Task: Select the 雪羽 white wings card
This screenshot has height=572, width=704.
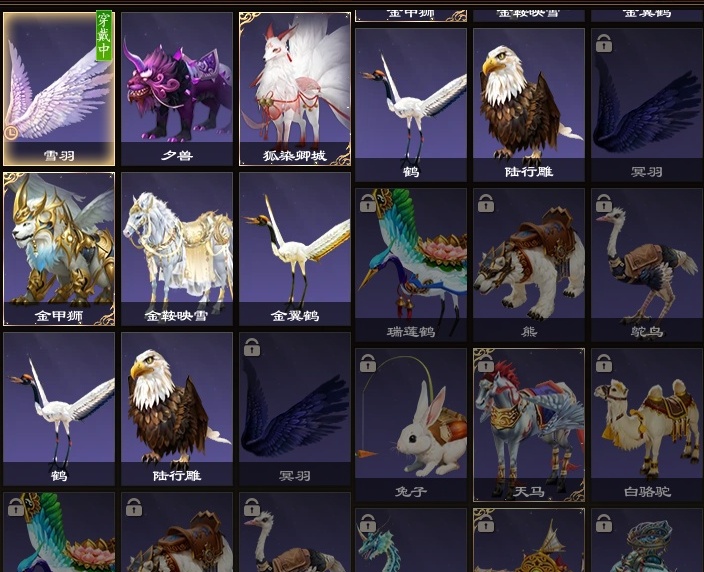Action: (x=59, y=88)
